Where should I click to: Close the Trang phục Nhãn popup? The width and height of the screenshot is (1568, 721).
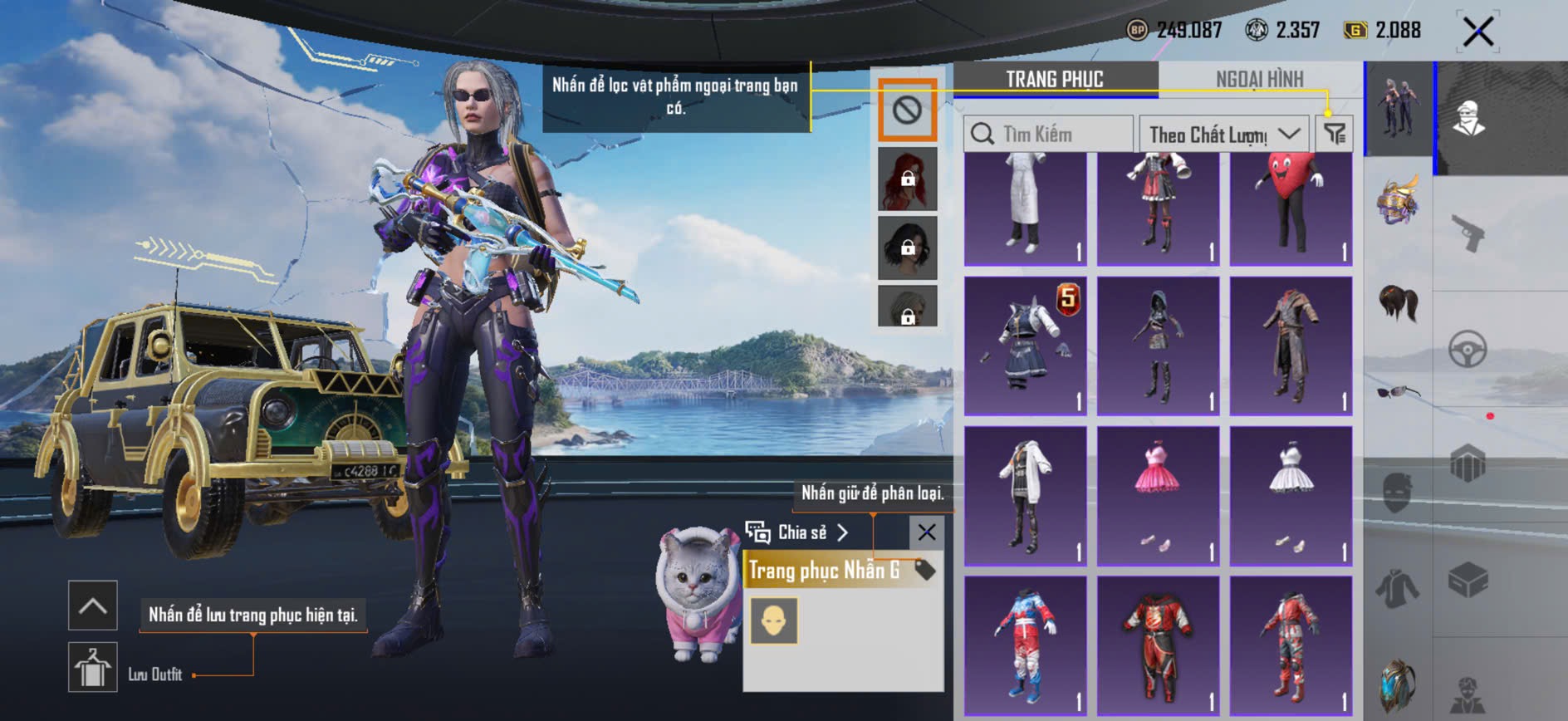click(926, 532)
